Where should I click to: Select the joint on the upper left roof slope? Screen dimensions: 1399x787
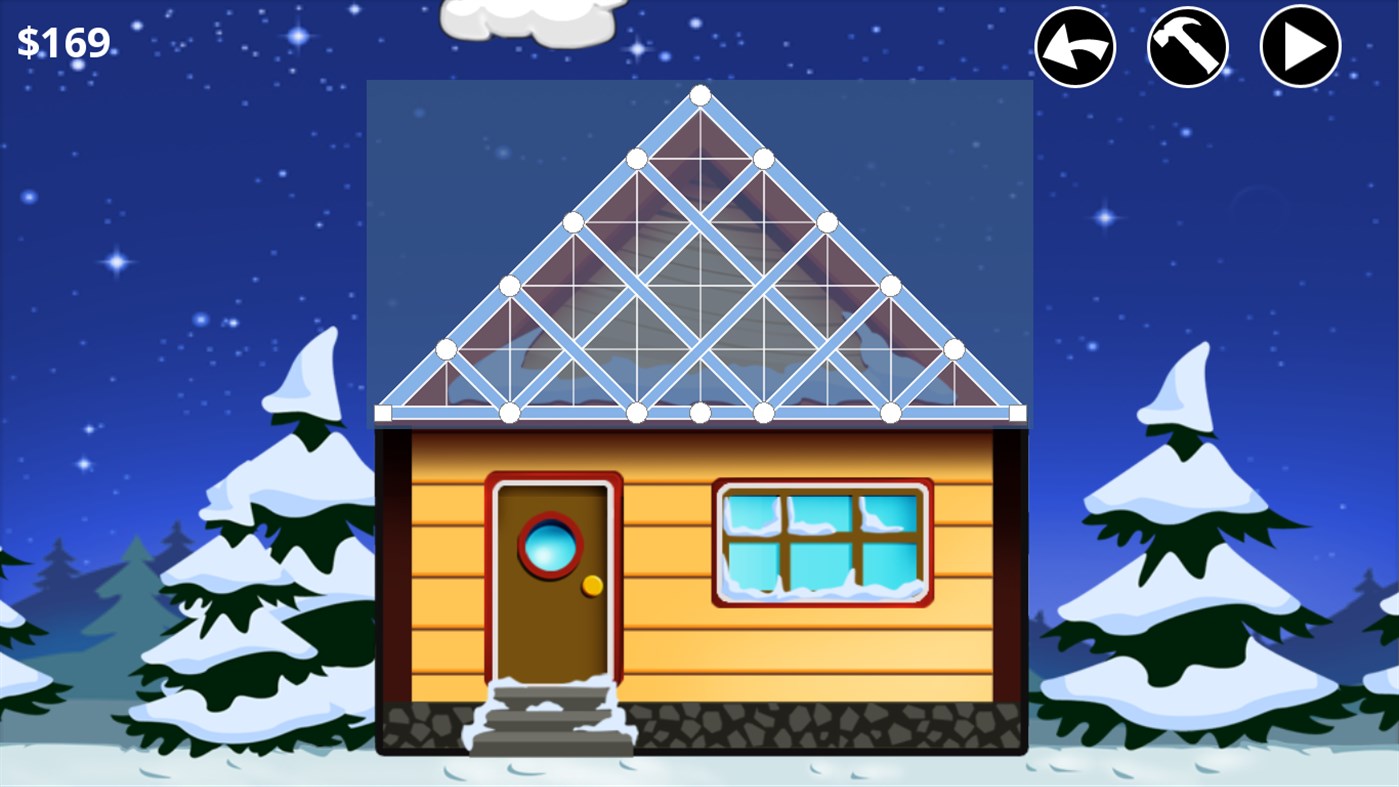click(x=636, y=157)
